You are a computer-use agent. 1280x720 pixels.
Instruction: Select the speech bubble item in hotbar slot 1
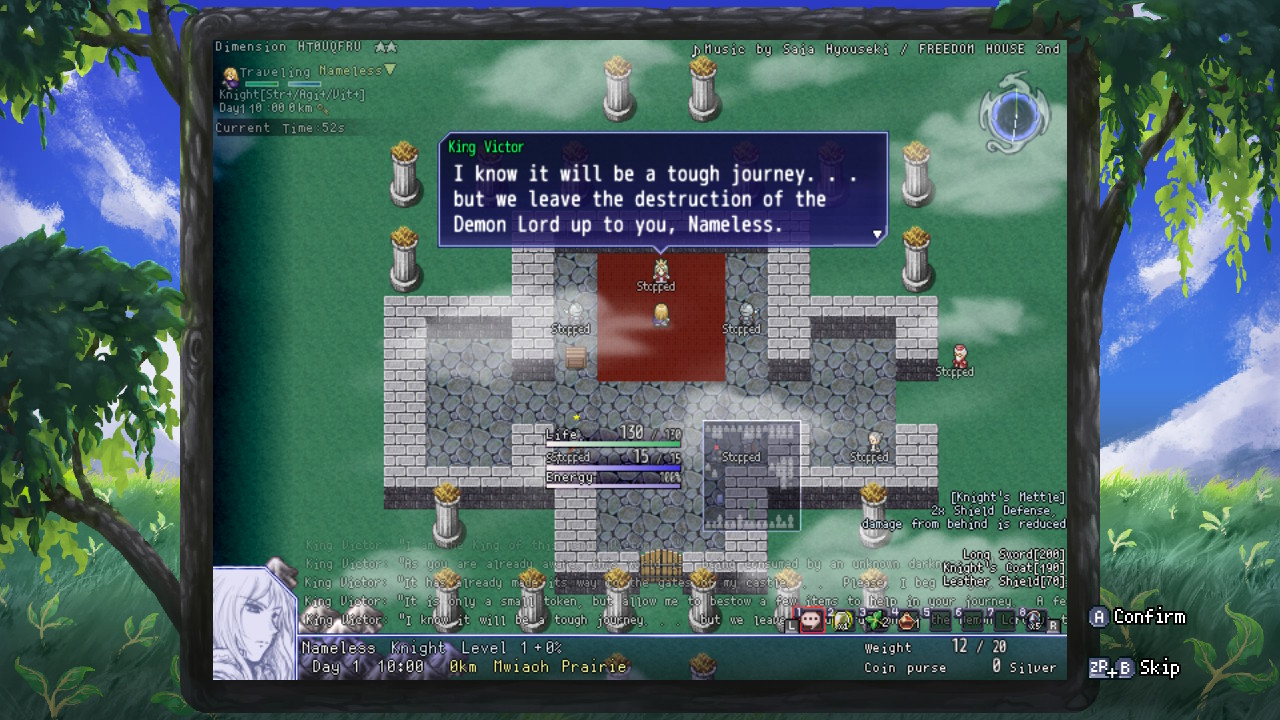pyautogui.click(x=812, y=622)
